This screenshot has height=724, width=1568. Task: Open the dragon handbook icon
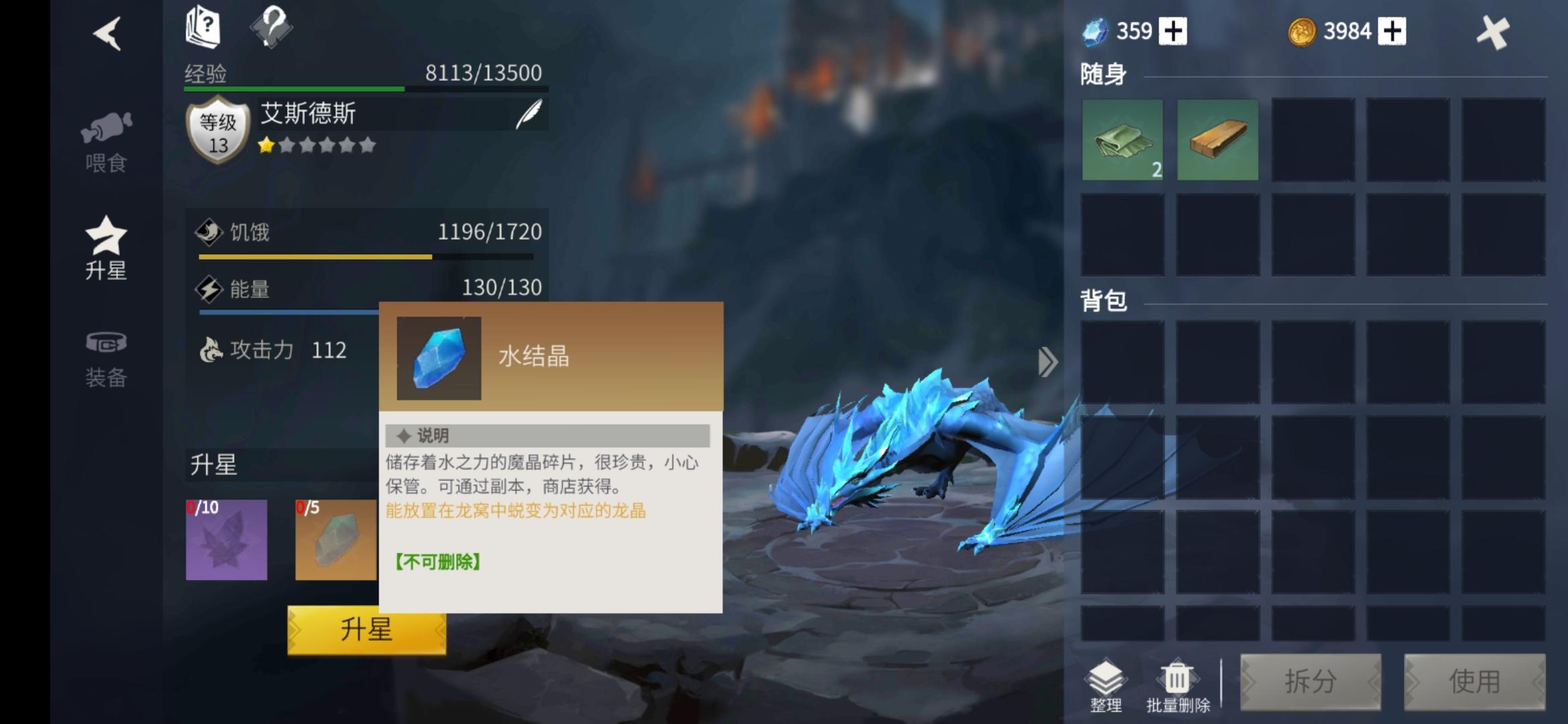click(204, 27)
